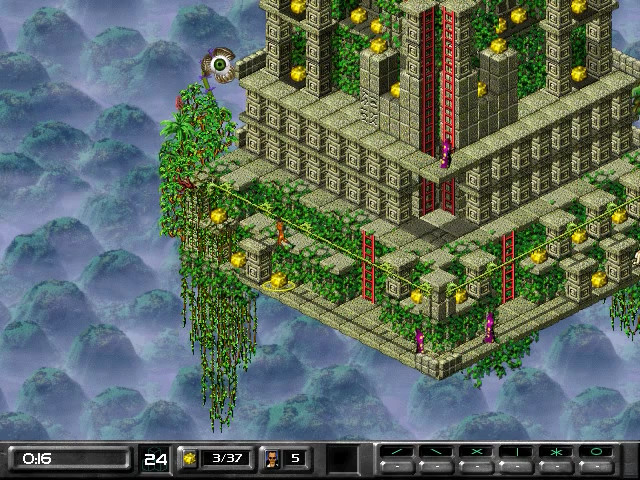The width and height of the screenshot is (640, 480).
Task: Select the backslash tool button
Action: [x=438, y=453]
